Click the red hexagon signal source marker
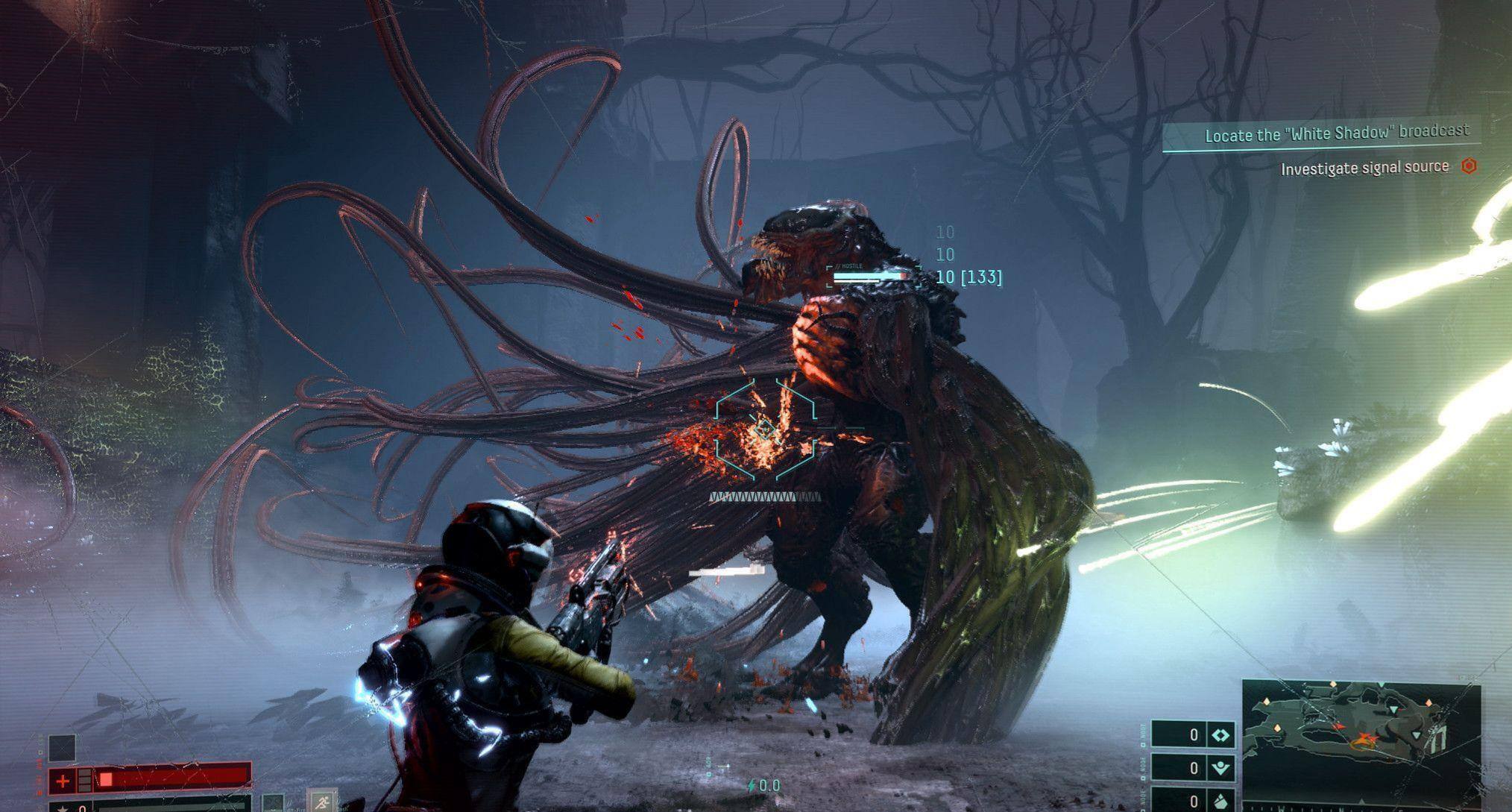 pyautogui.click(x=1469, y=166)
